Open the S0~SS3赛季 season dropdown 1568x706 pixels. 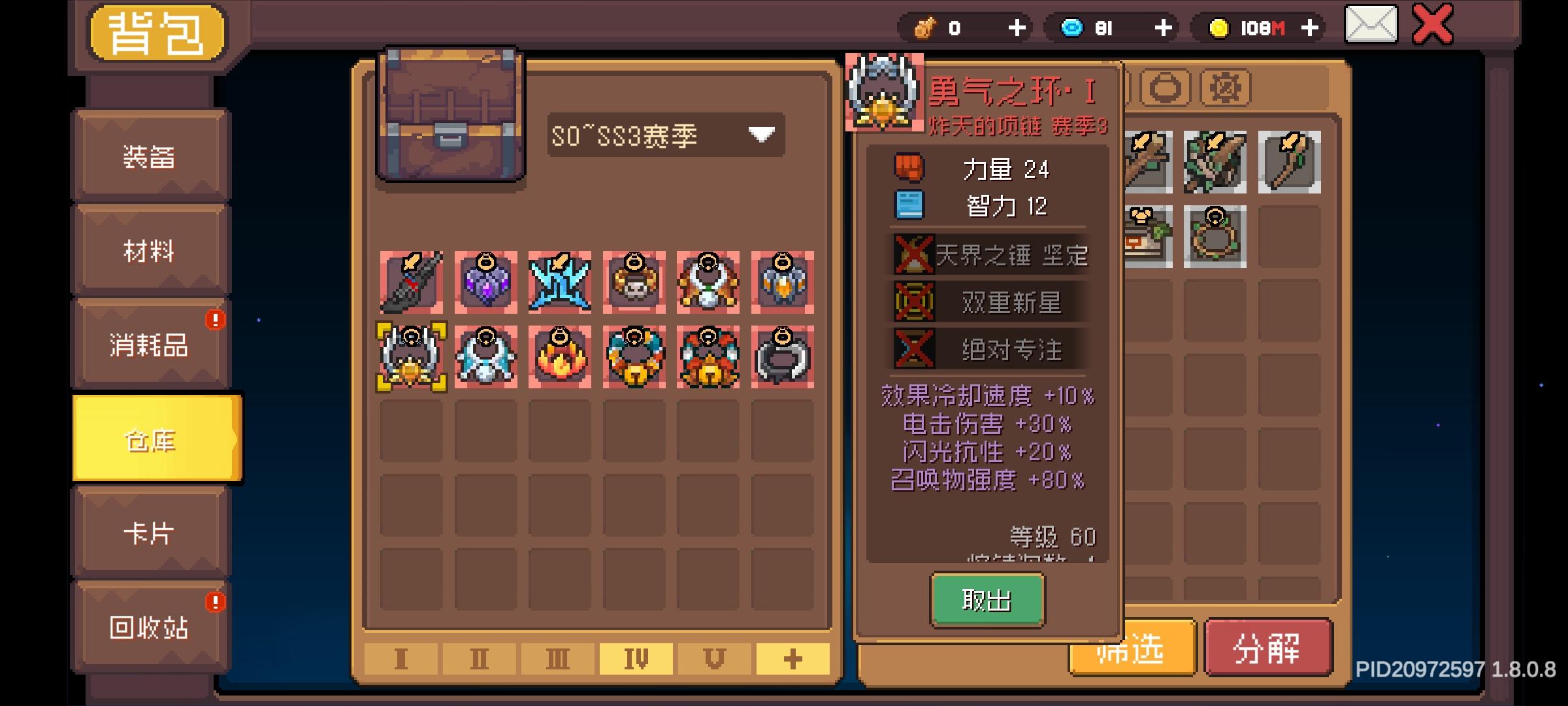coord(666,133)
